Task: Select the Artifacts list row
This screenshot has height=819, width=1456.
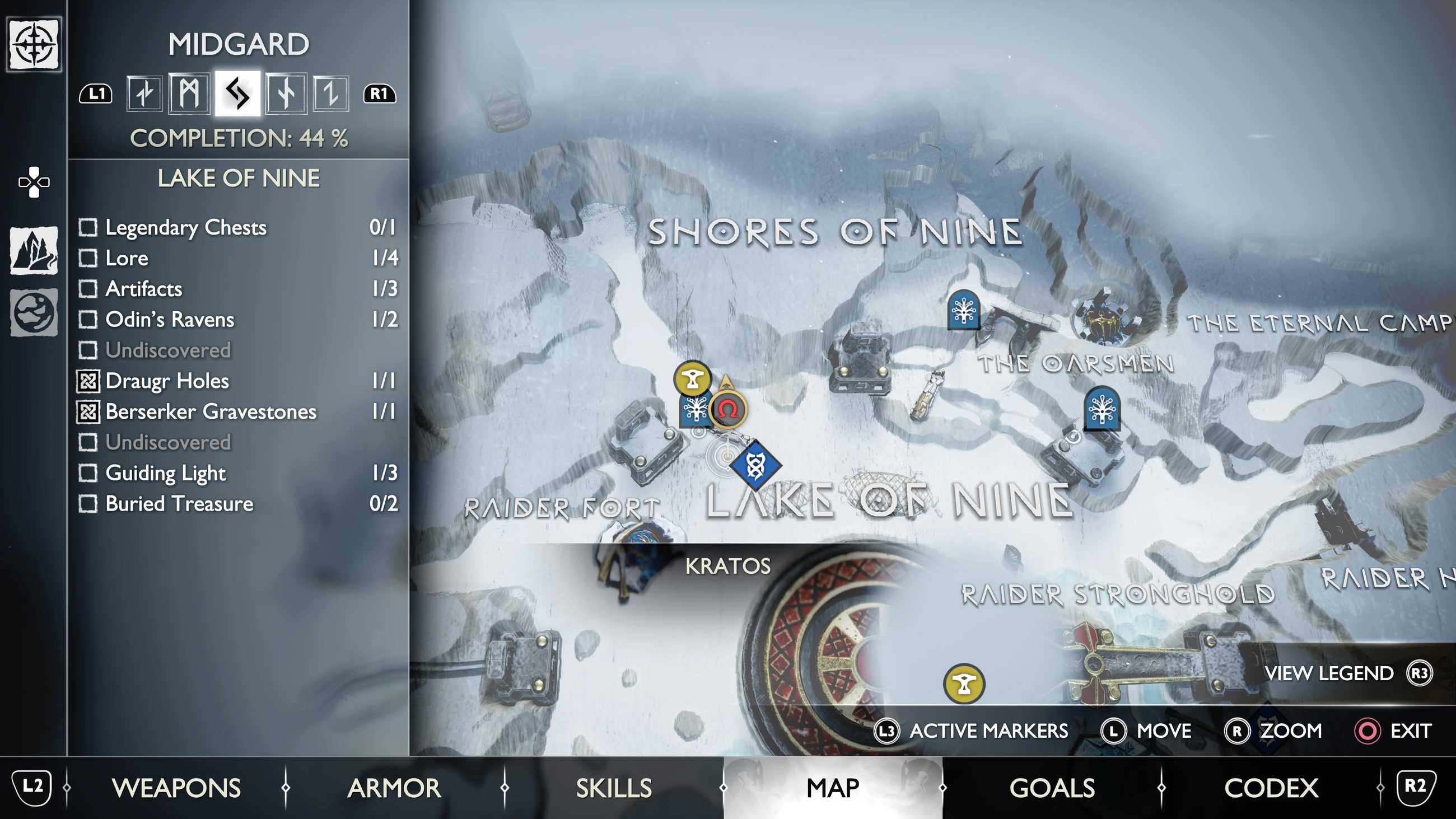Action: tap(237, 289)
